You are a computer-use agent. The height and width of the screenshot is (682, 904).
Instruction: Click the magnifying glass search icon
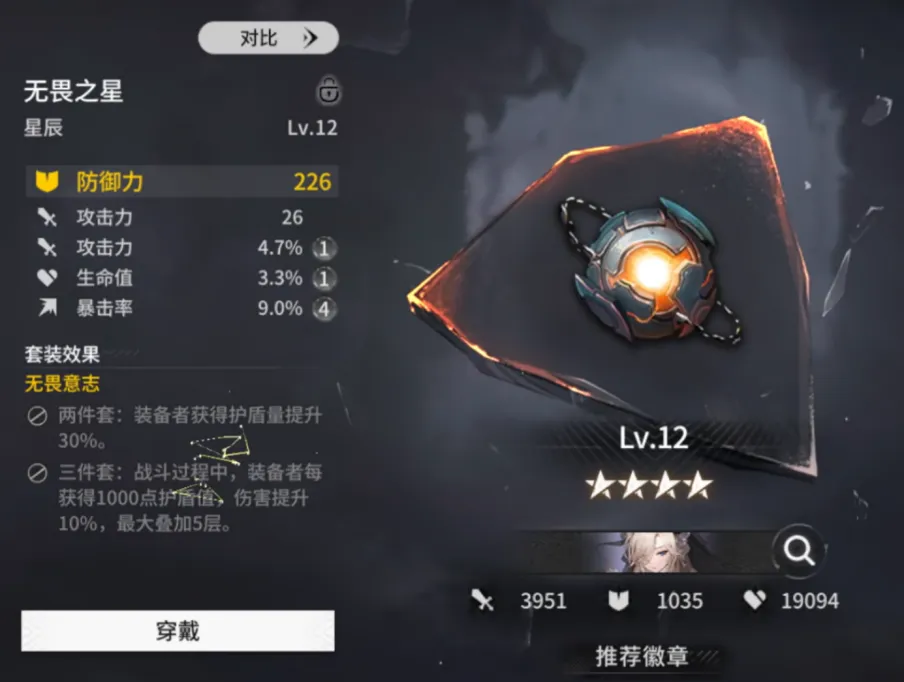[x=799, y=549]
